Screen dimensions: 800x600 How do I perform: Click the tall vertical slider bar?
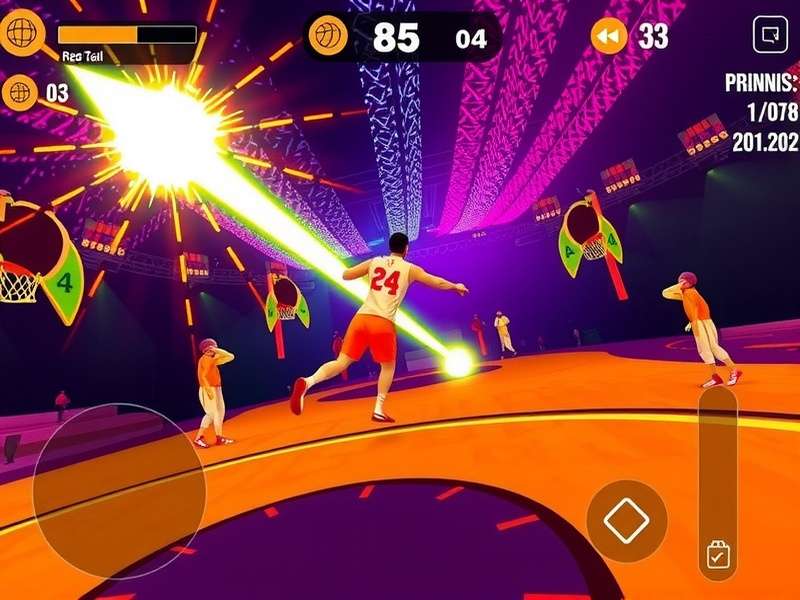tap(717, 460)
